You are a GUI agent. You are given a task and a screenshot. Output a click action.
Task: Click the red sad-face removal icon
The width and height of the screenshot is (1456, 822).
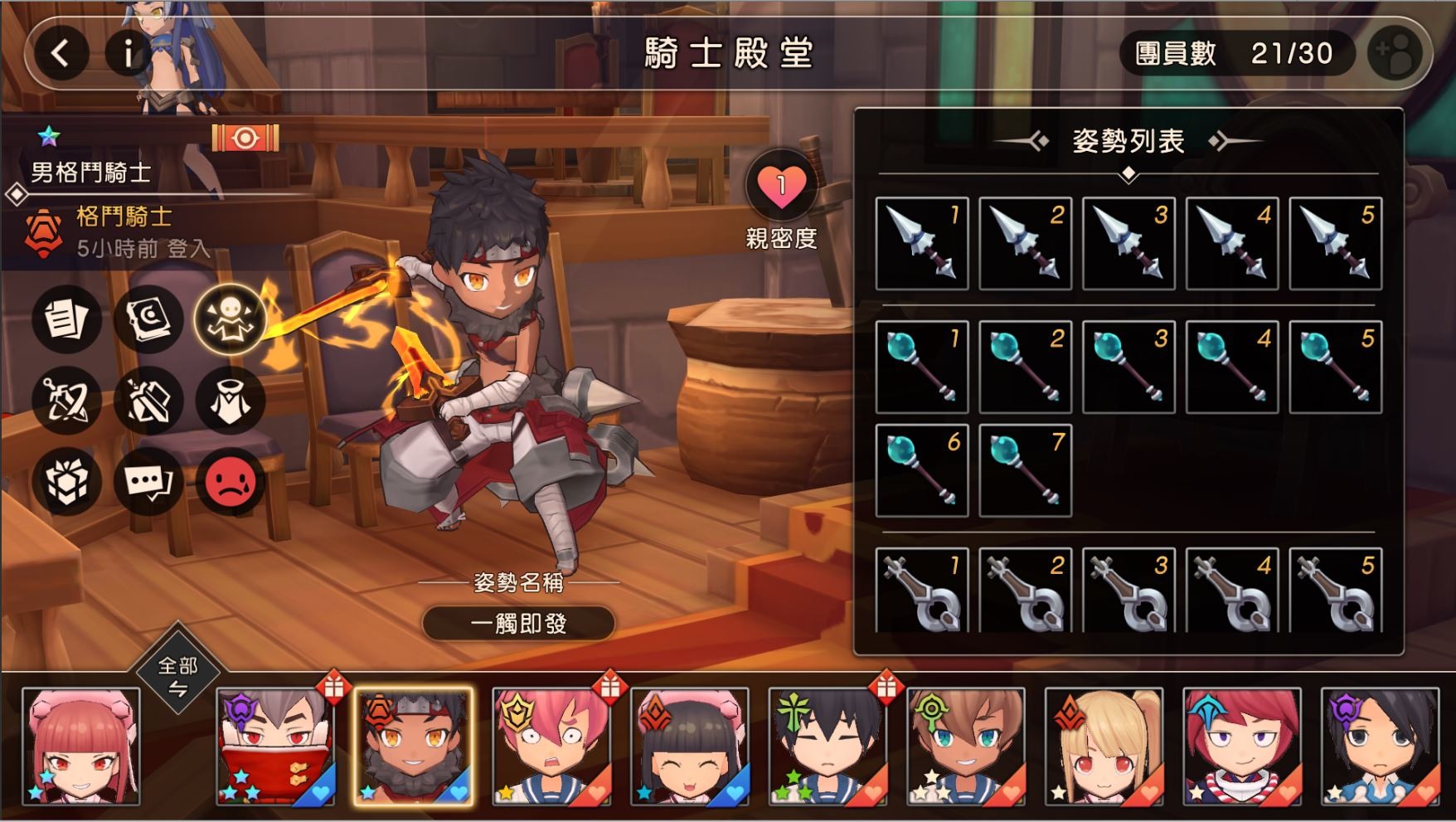pyautogui.click(x=229, y=481)
